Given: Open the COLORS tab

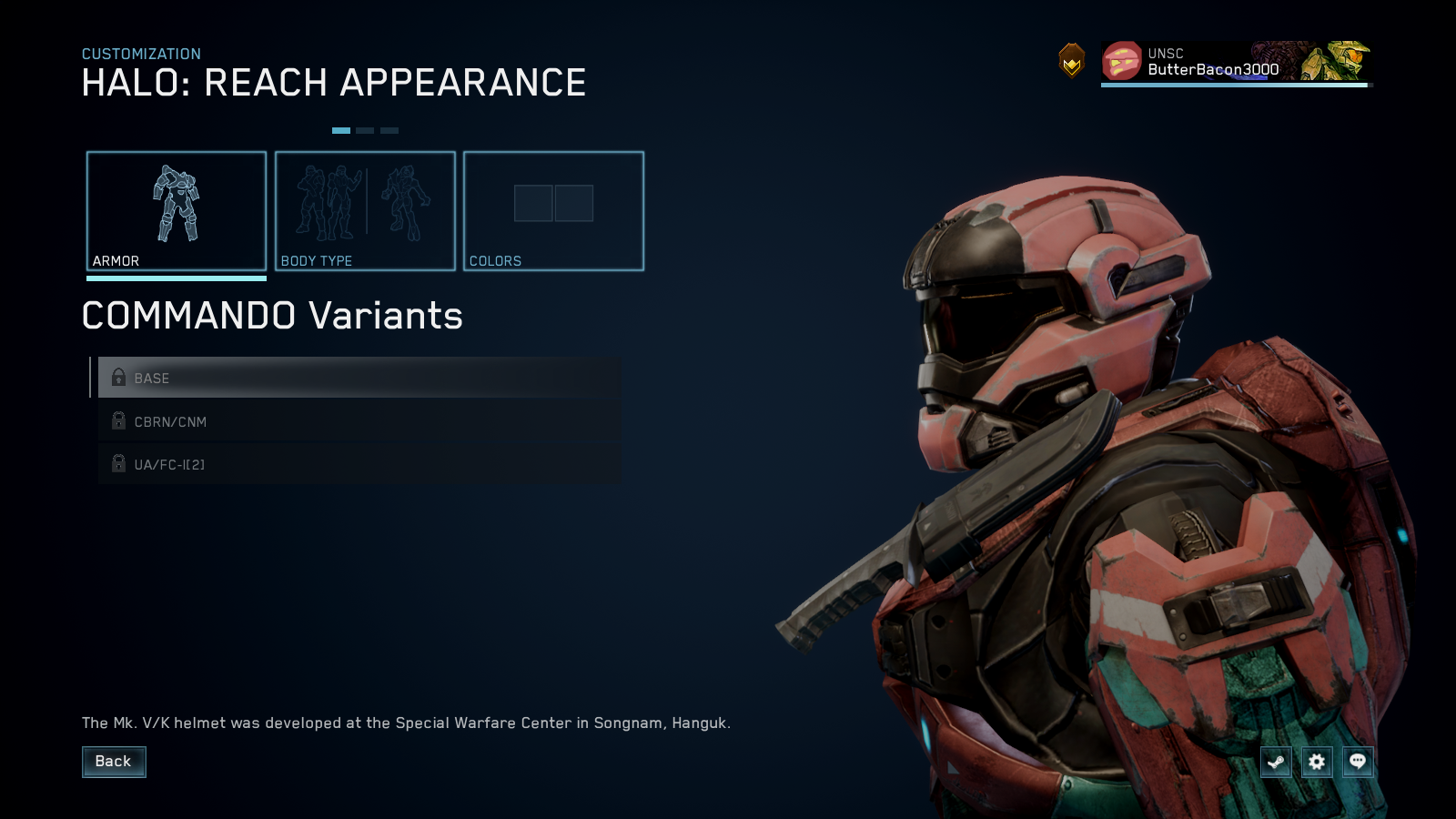Looking at the screenshot, I should point(553,211).
